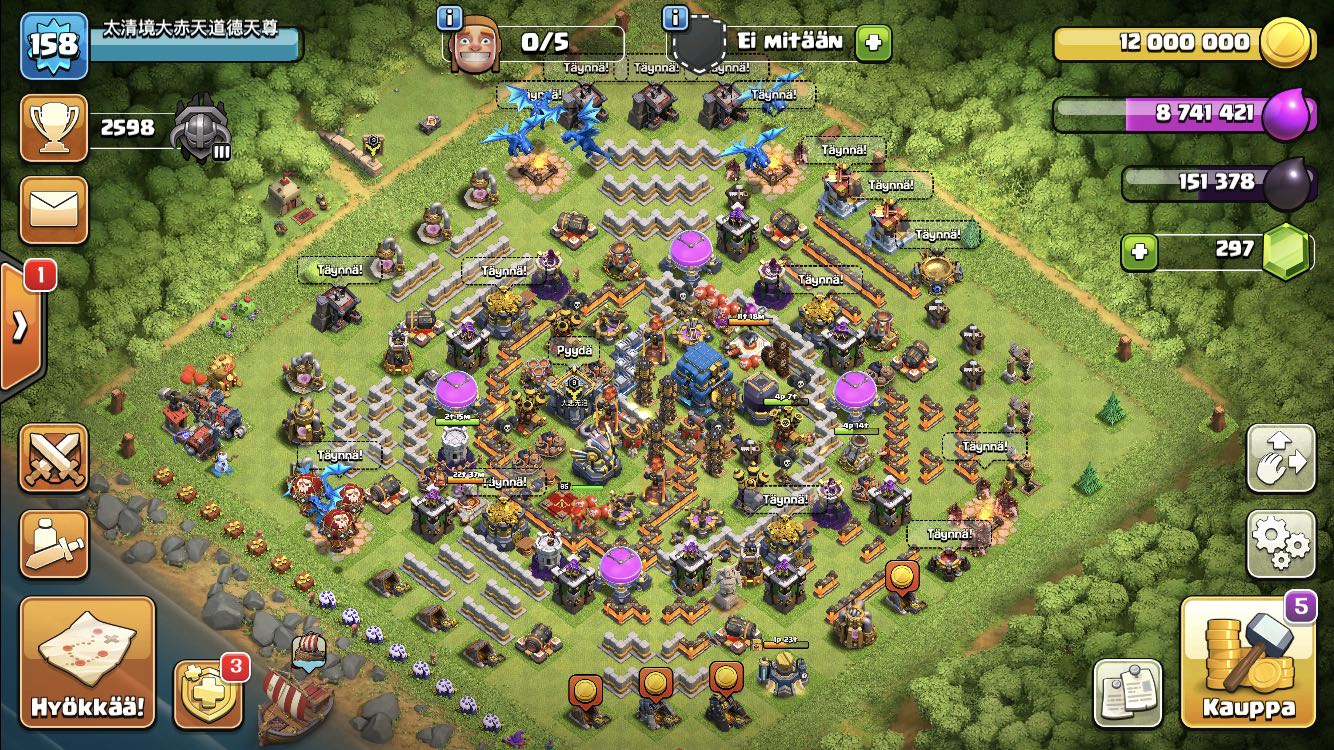Viewport: 1334px width, 750px height.
Task: Open the mail inbox envelope
Action: point(54,209)
